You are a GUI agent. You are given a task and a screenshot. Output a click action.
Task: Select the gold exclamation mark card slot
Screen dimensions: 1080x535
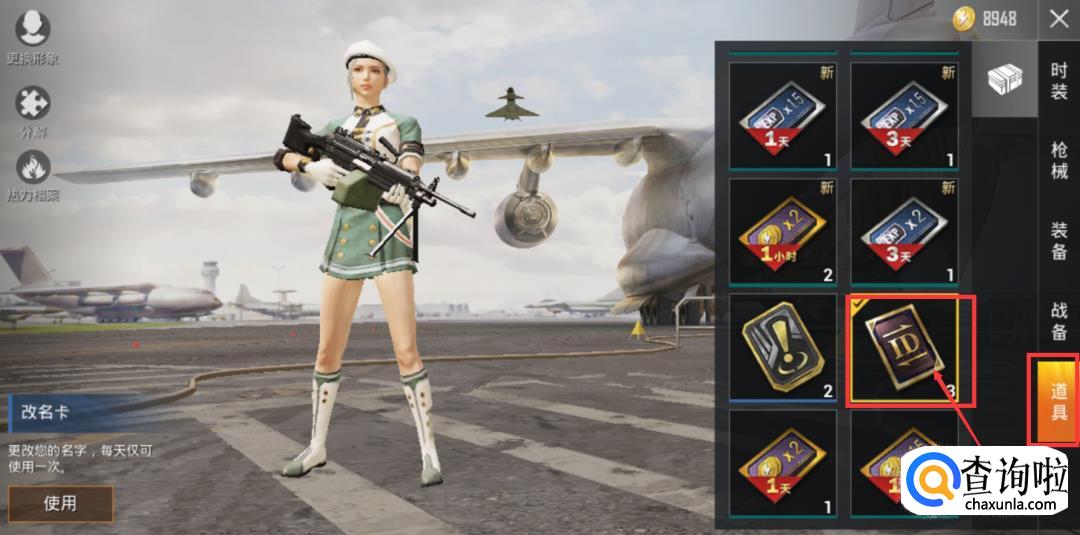click(782, 347)
